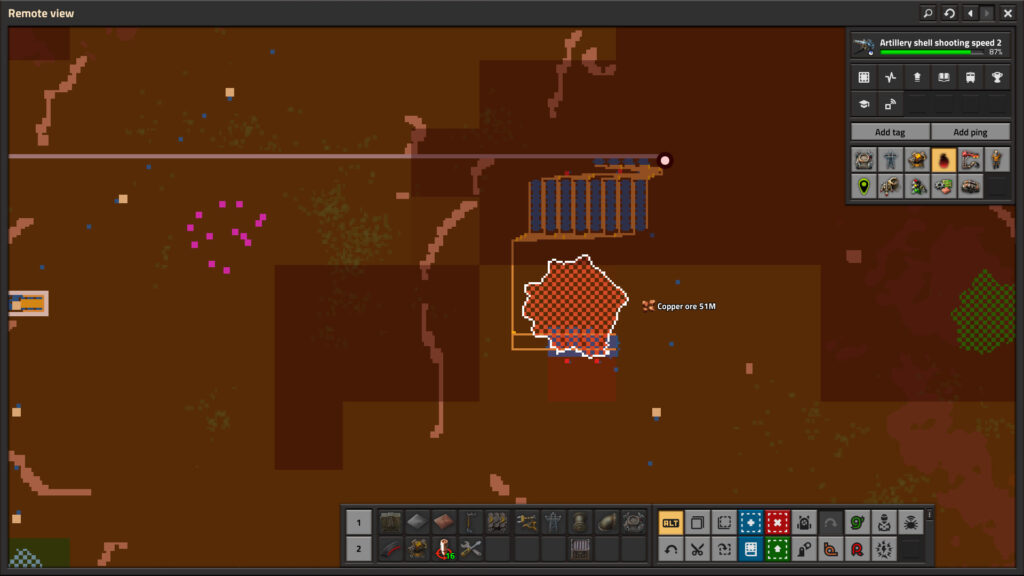Image resolution: width=1024 pixels, height=576 pixels.
Task: Toggle the green map tag marker filter
Action: tap(863, 186)
